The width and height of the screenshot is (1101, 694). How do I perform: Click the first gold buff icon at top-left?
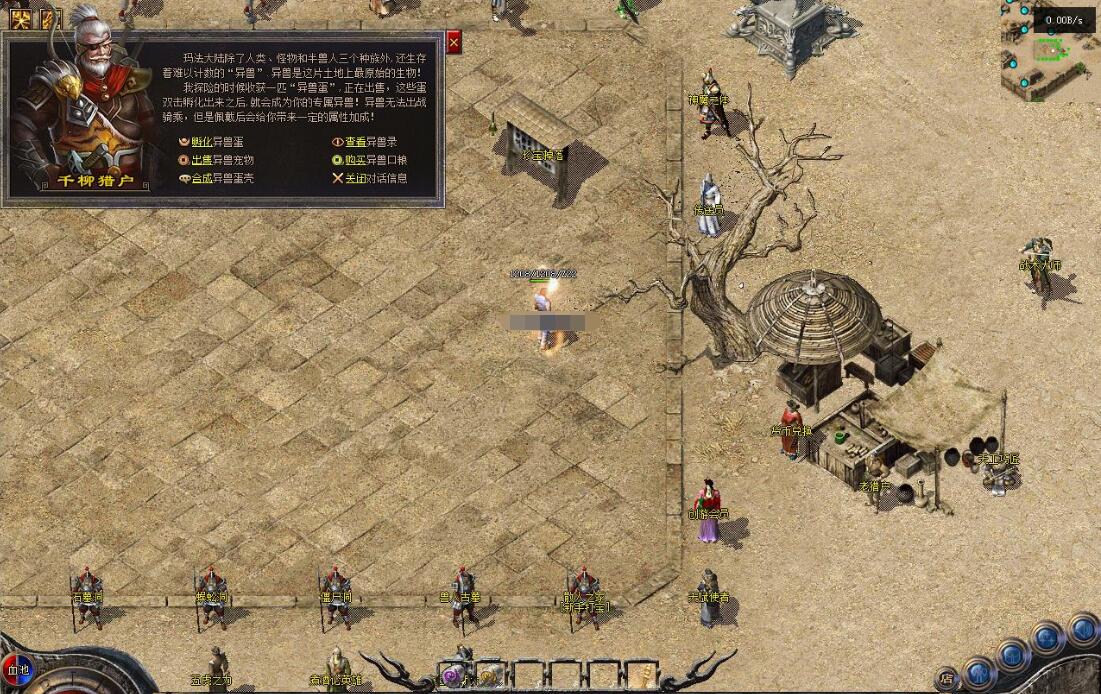pos(20,19)
